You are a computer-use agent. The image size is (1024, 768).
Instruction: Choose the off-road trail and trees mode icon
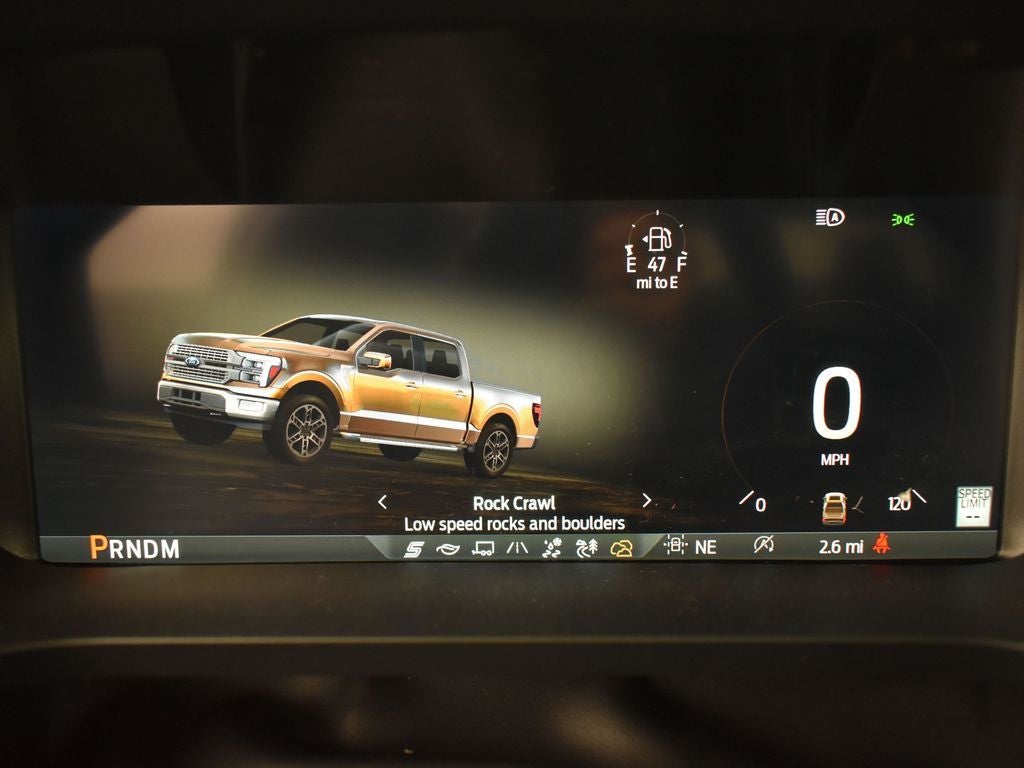click(x=587, y=548)
